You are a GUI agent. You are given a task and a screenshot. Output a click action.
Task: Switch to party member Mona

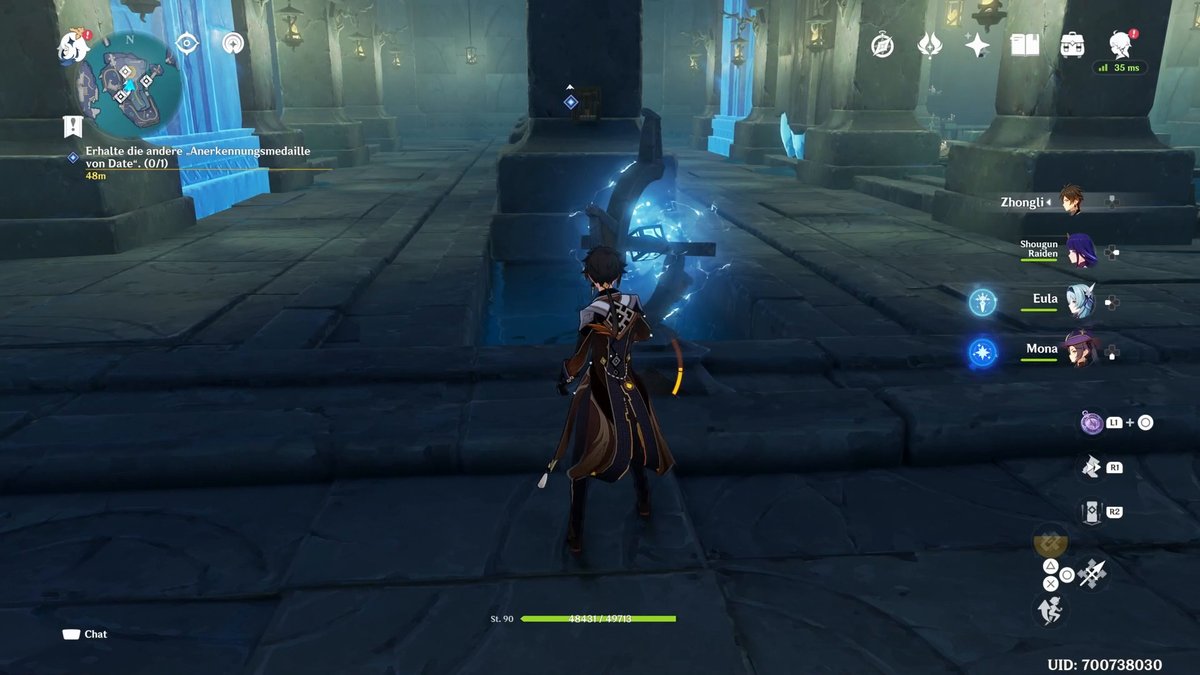1078,351
